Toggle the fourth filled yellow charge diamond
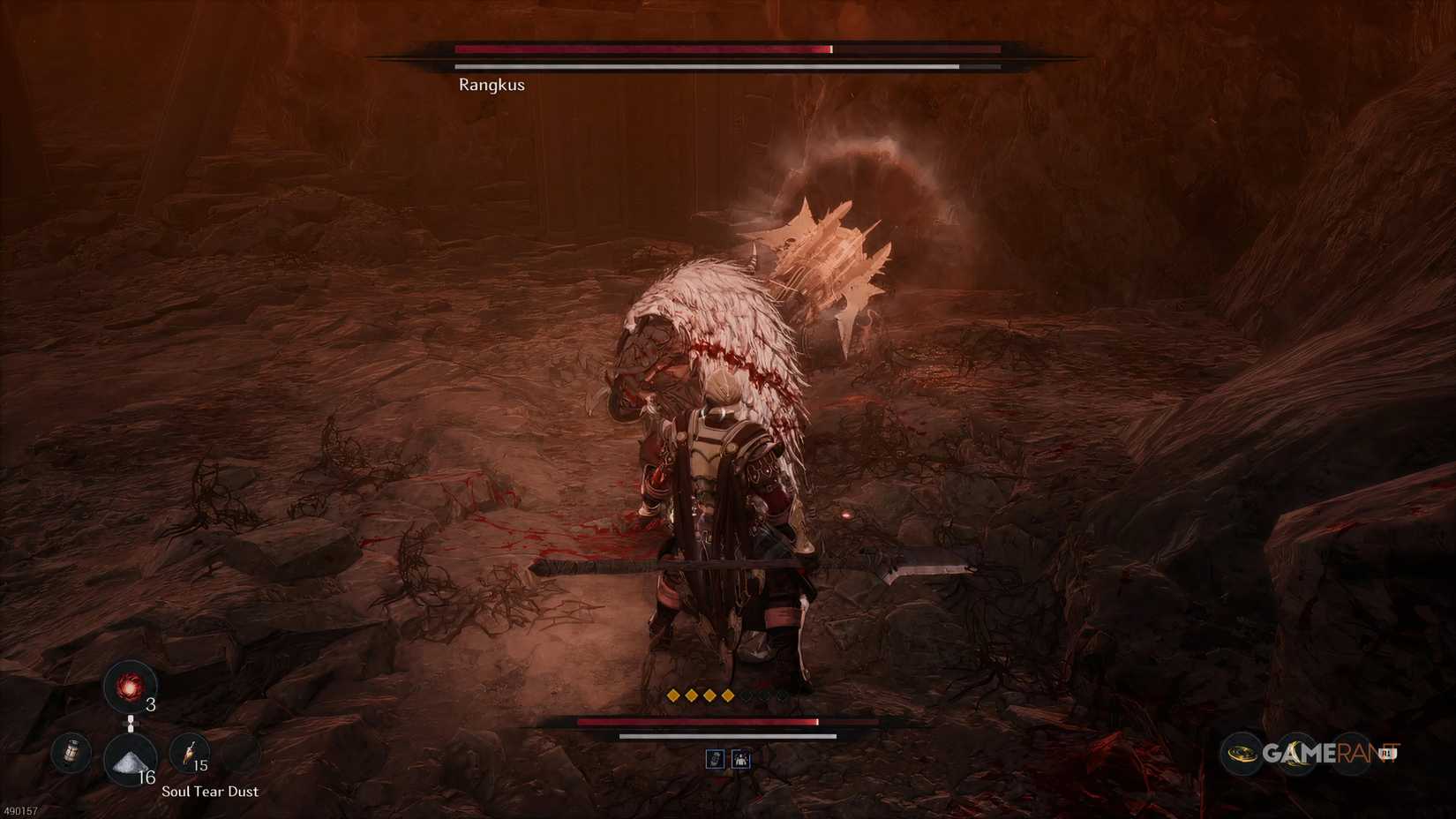Image resolution: width=1456 pixels, height=819 pixels. [x=728, y=695]
